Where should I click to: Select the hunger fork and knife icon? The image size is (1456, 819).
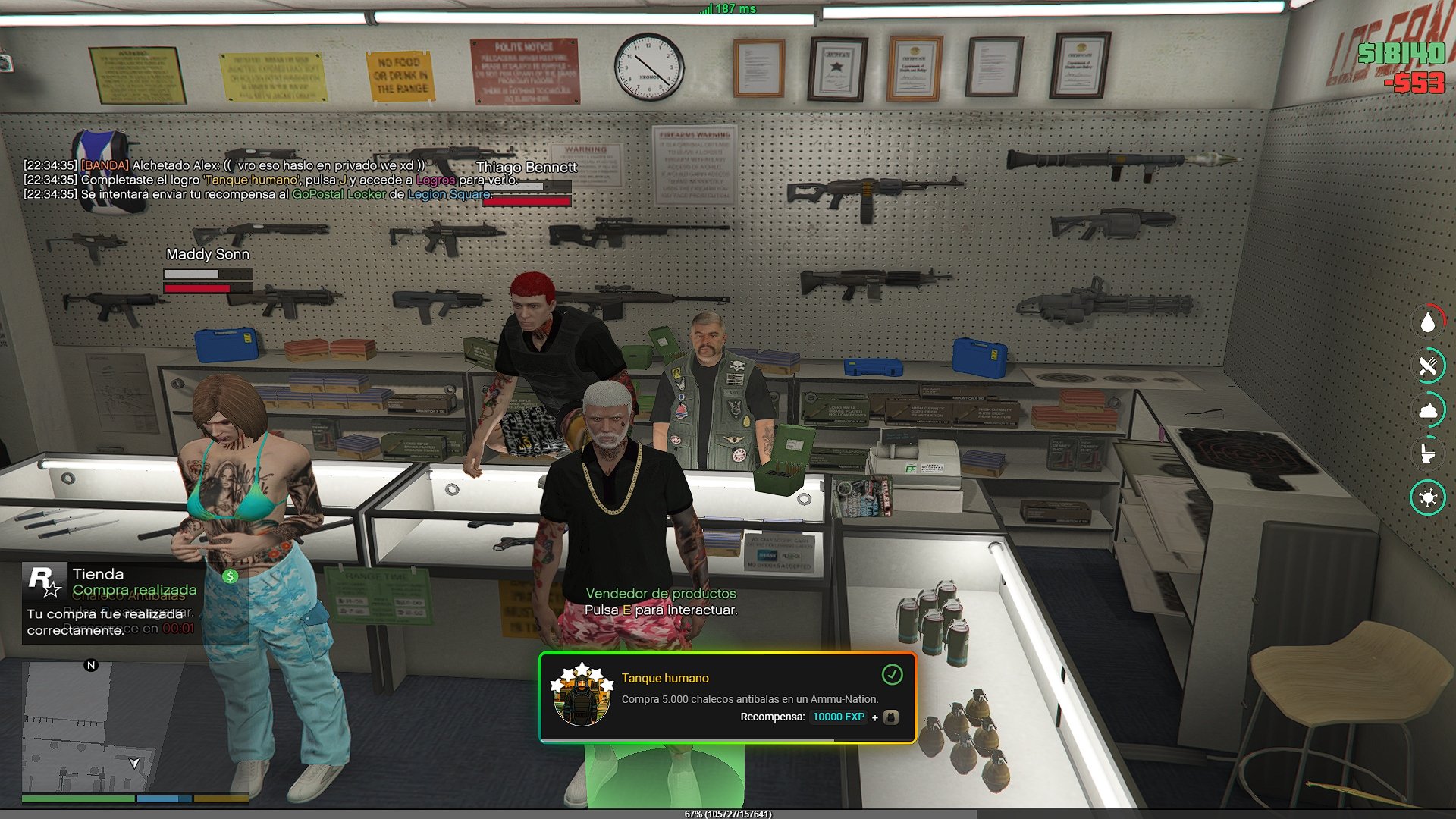(1428, 366)
